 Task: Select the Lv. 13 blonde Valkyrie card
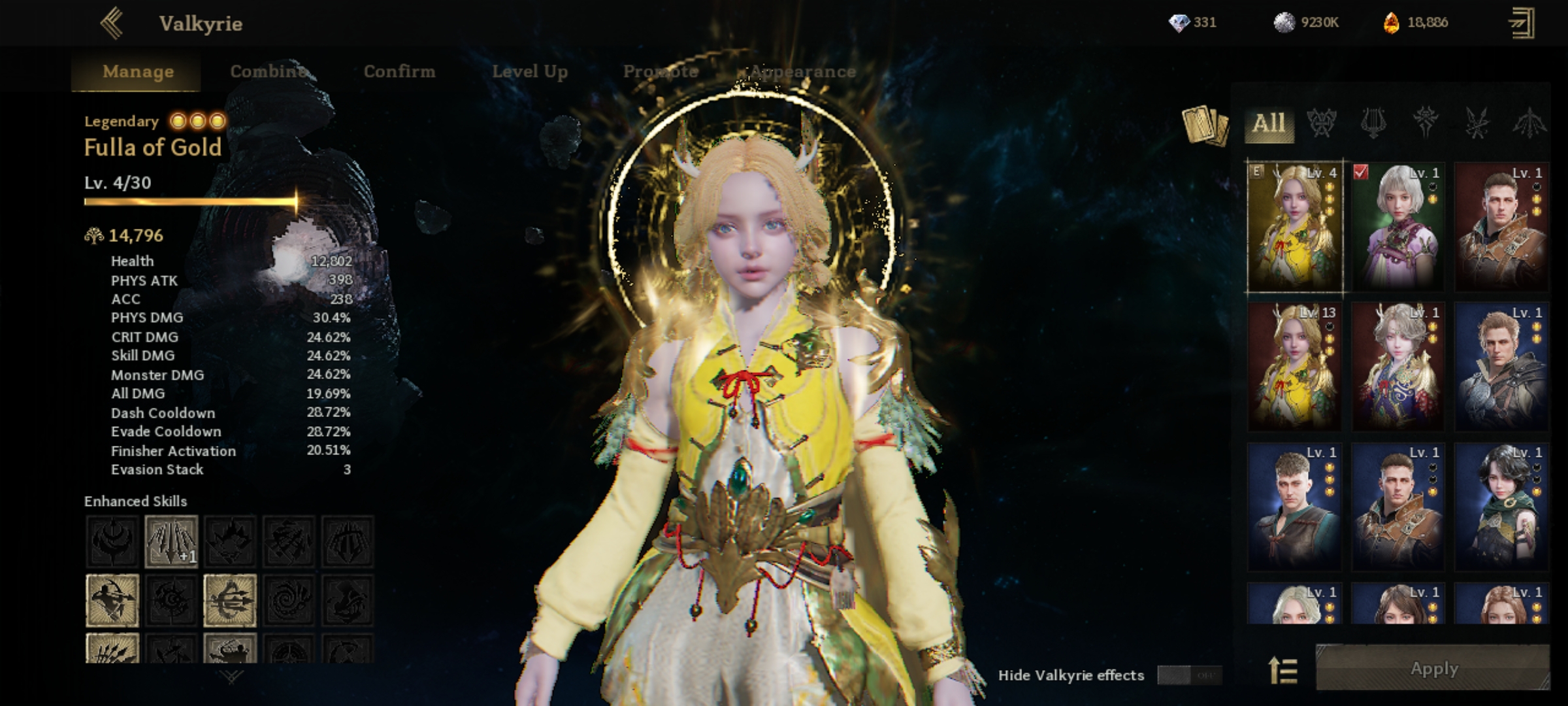click(1294, 366)
